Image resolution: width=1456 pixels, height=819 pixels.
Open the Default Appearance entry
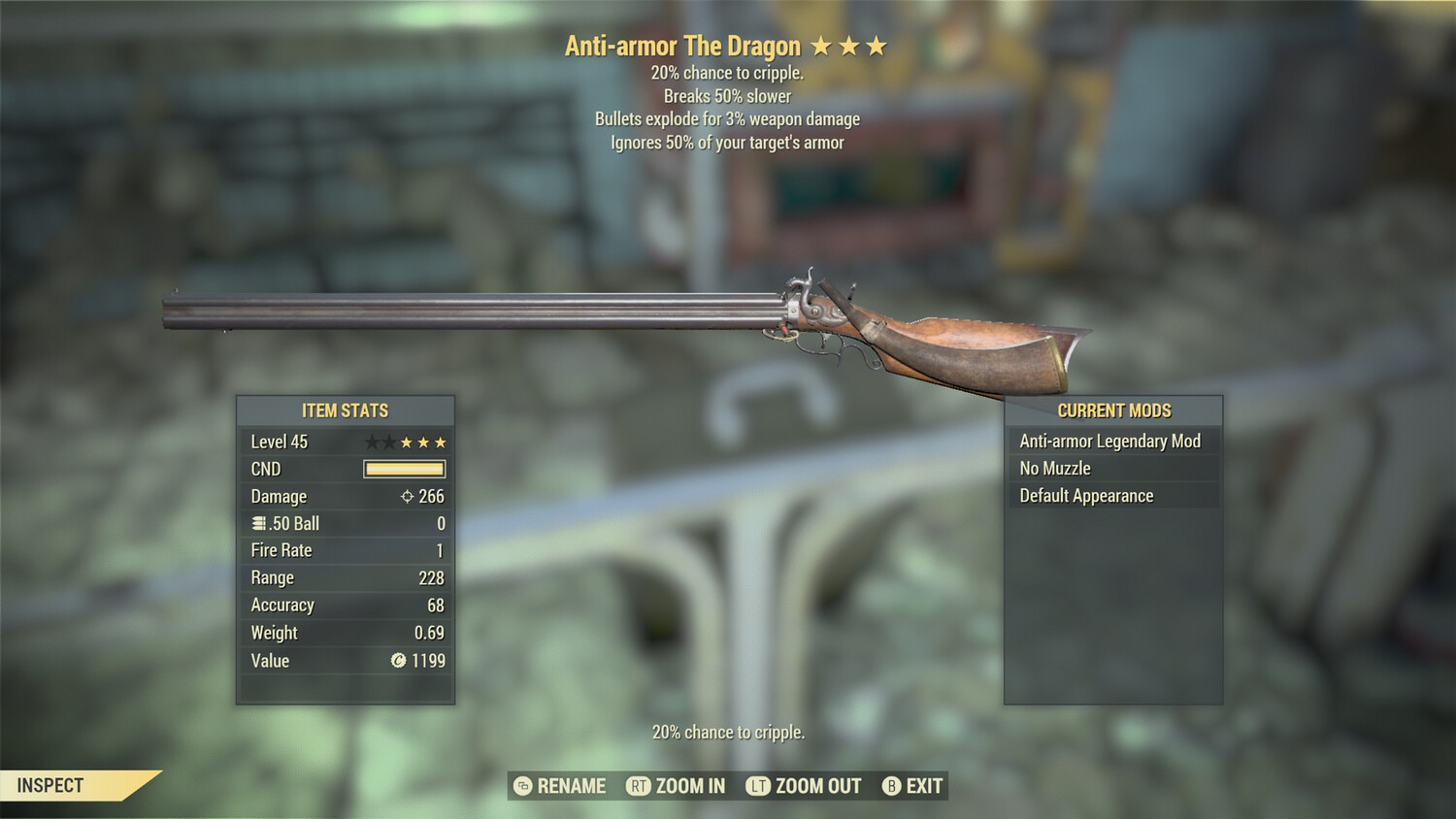coord(1086,495)
